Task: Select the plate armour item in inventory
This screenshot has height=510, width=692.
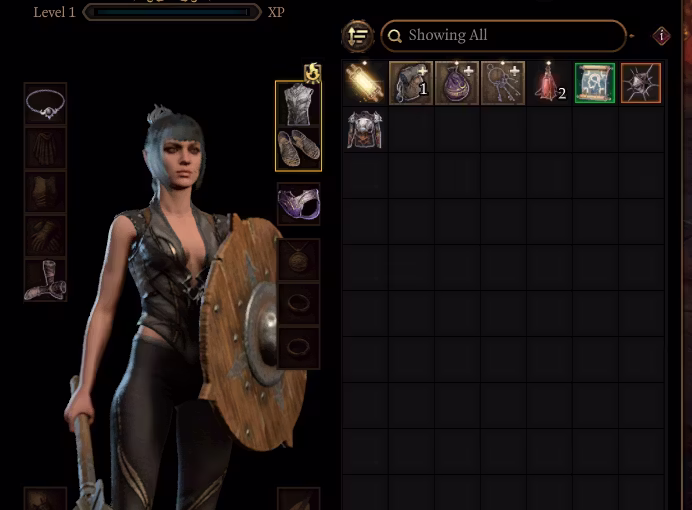Action: [x=365, y=129]
